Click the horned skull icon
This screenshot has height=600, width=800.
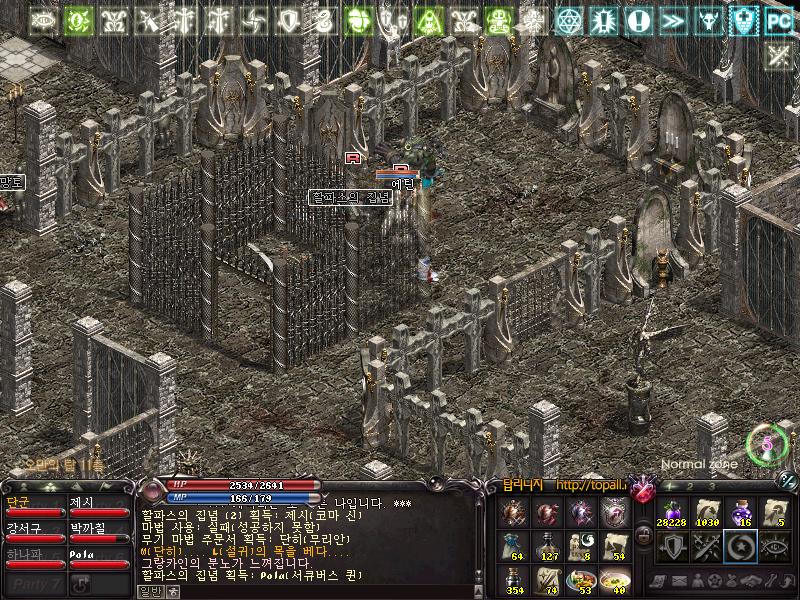point(709,20)
